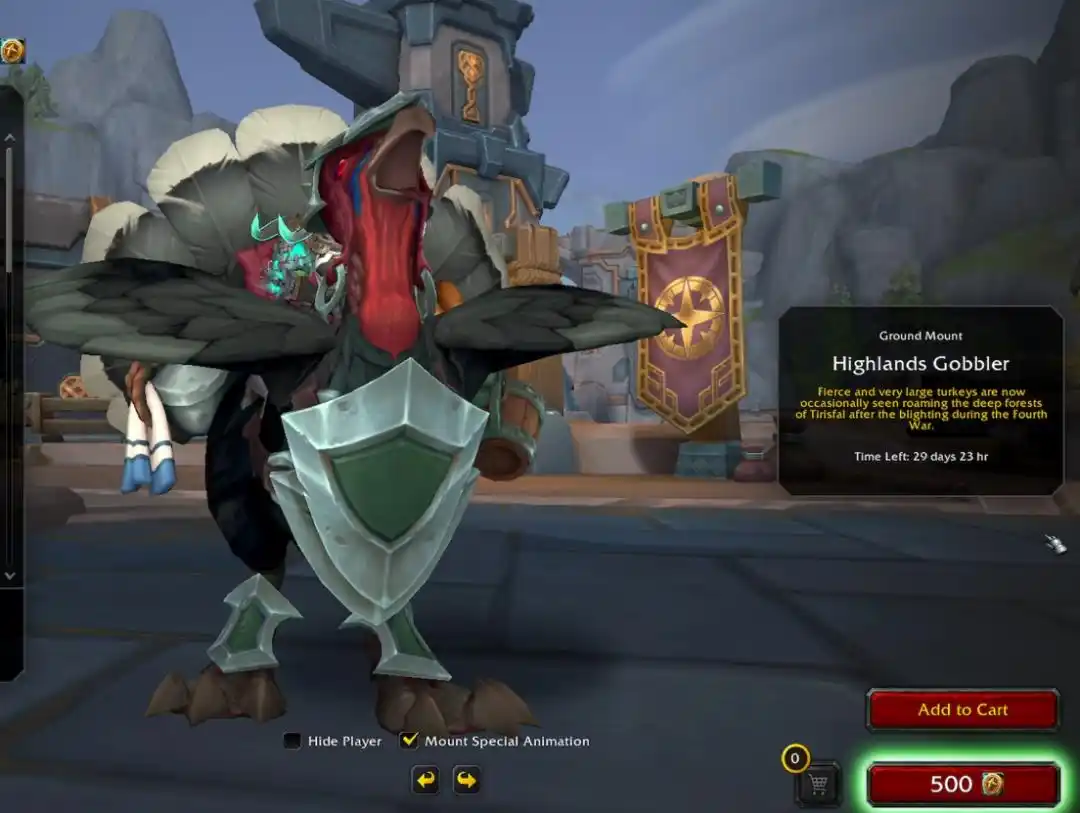Tick the Hide Player checkbox
This screenshot has width=1080, height=813.
[x=292, y=741]
